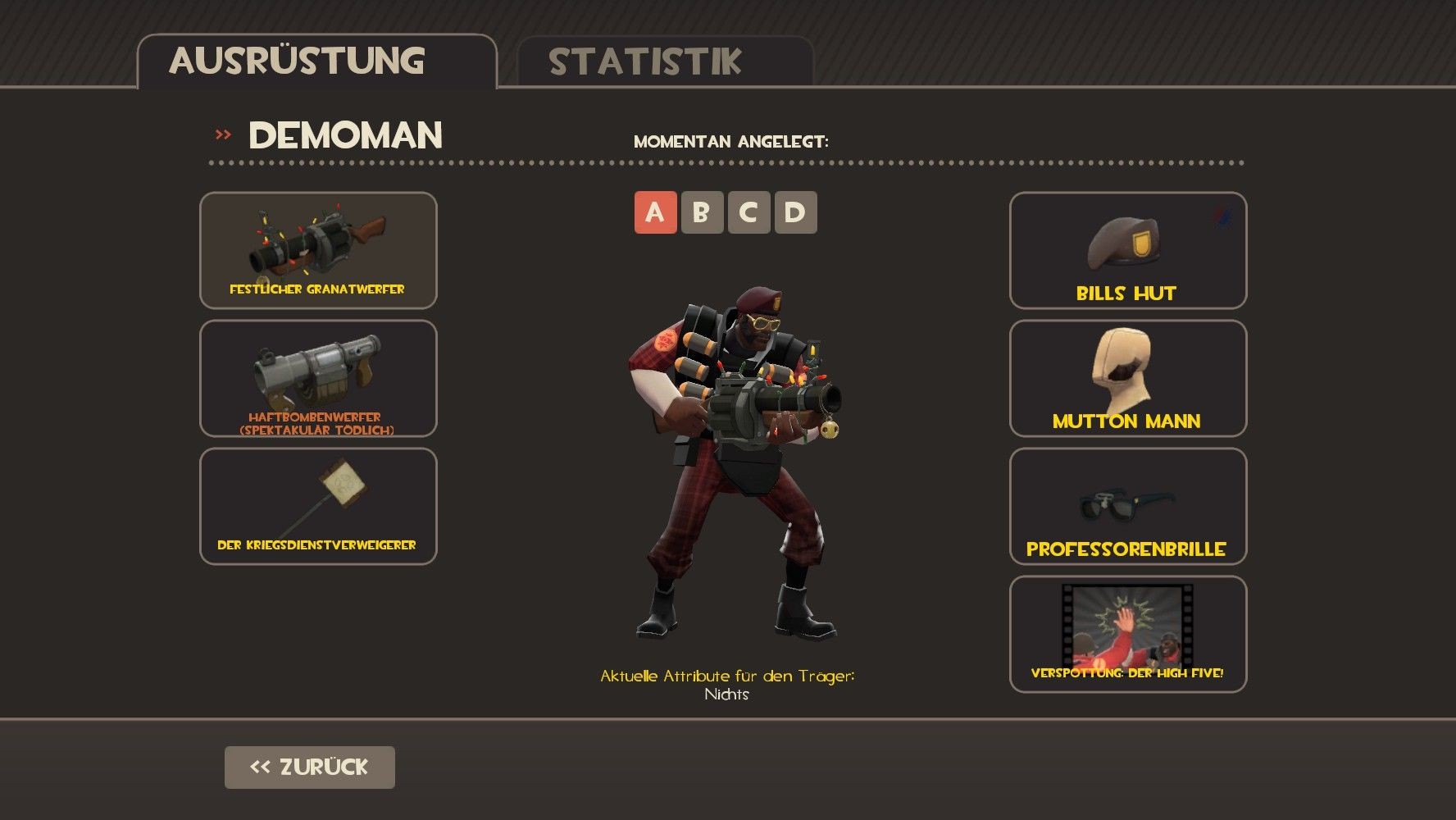1456x820 pixels.
Task: Enable loadout preset D
Action: [794, 213]
